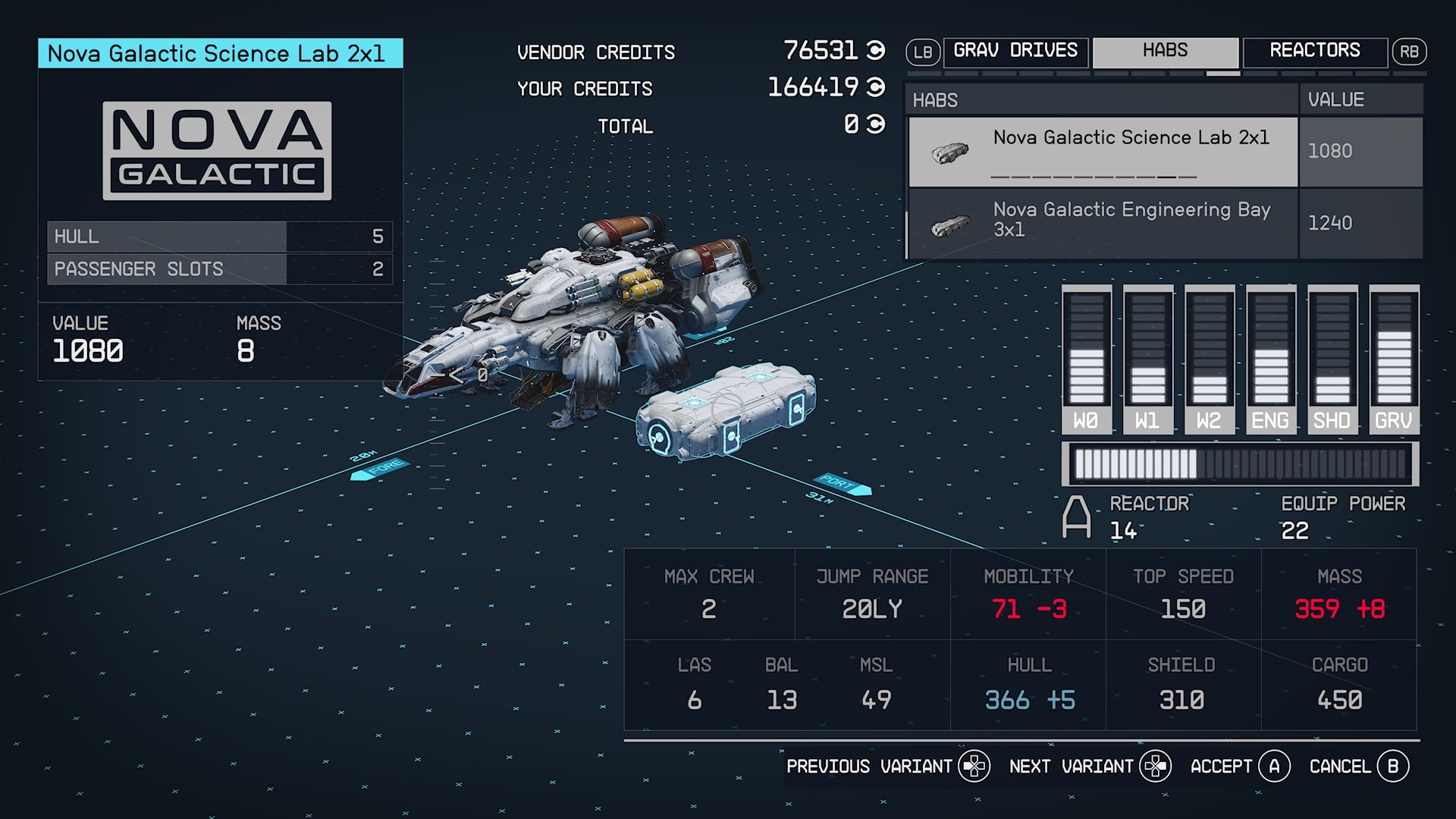
Task: Select the Habs category tab
Action: tap(1165, 52)
